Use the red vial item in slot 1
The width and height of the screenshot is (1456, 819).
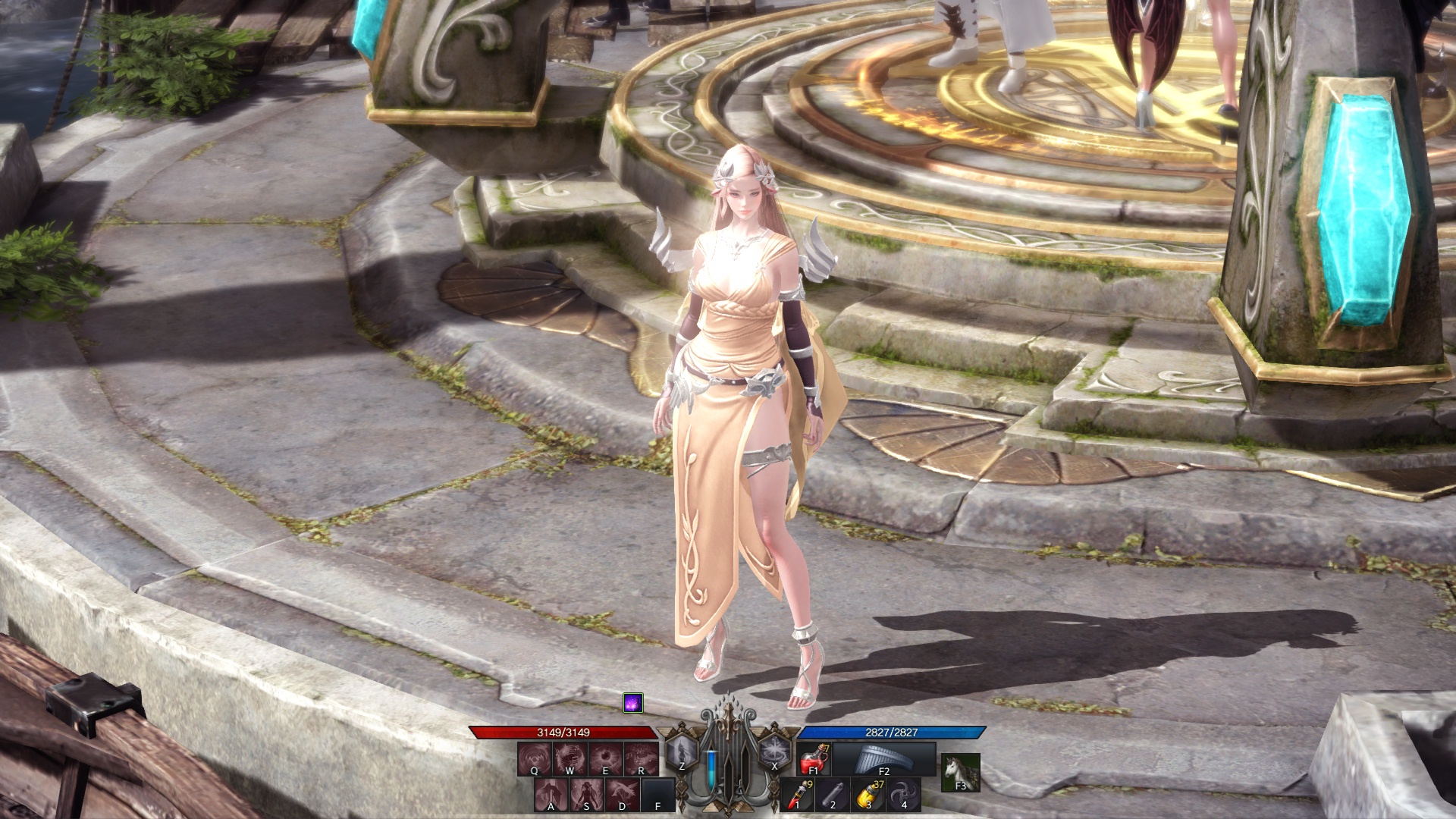(x=798, y=795)
